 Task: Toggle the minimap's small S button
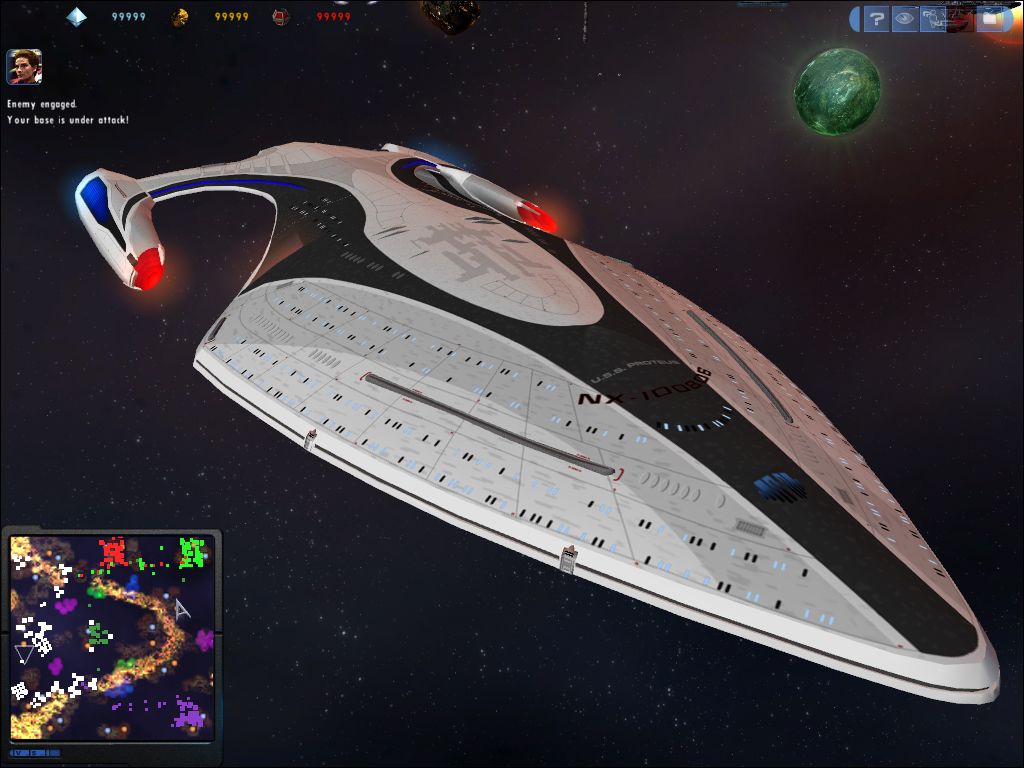click(x=32, y=752)
